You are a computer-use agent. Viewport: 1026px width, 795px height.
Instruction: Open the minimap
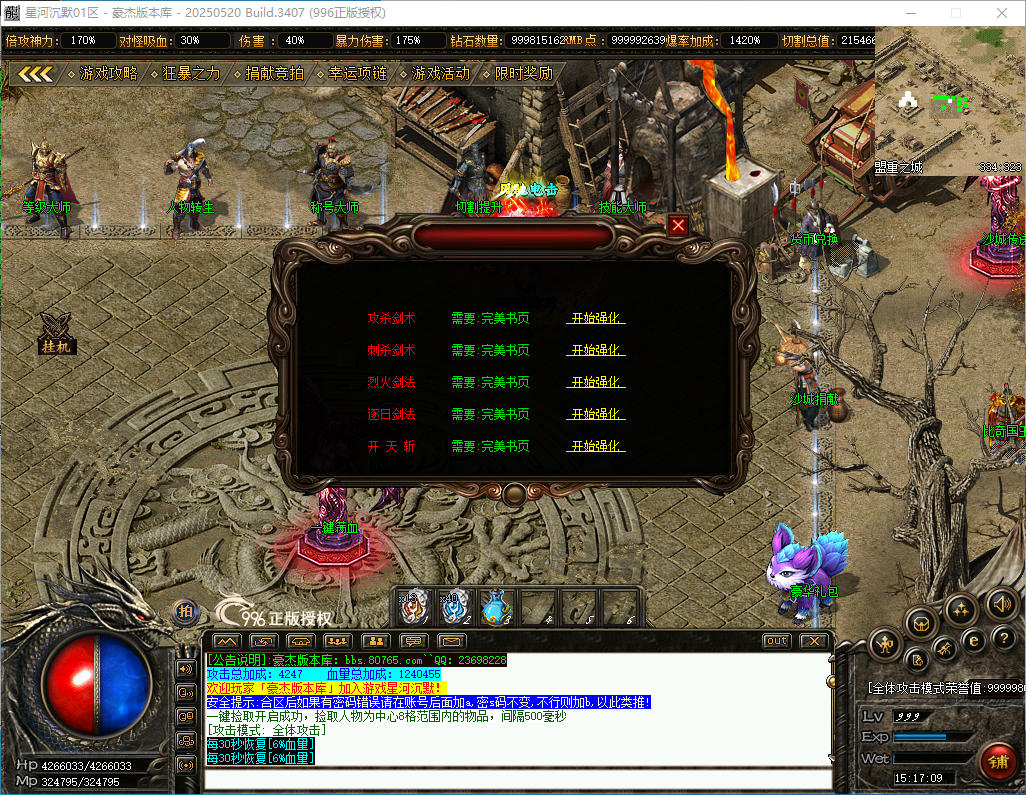coord(948,112)
